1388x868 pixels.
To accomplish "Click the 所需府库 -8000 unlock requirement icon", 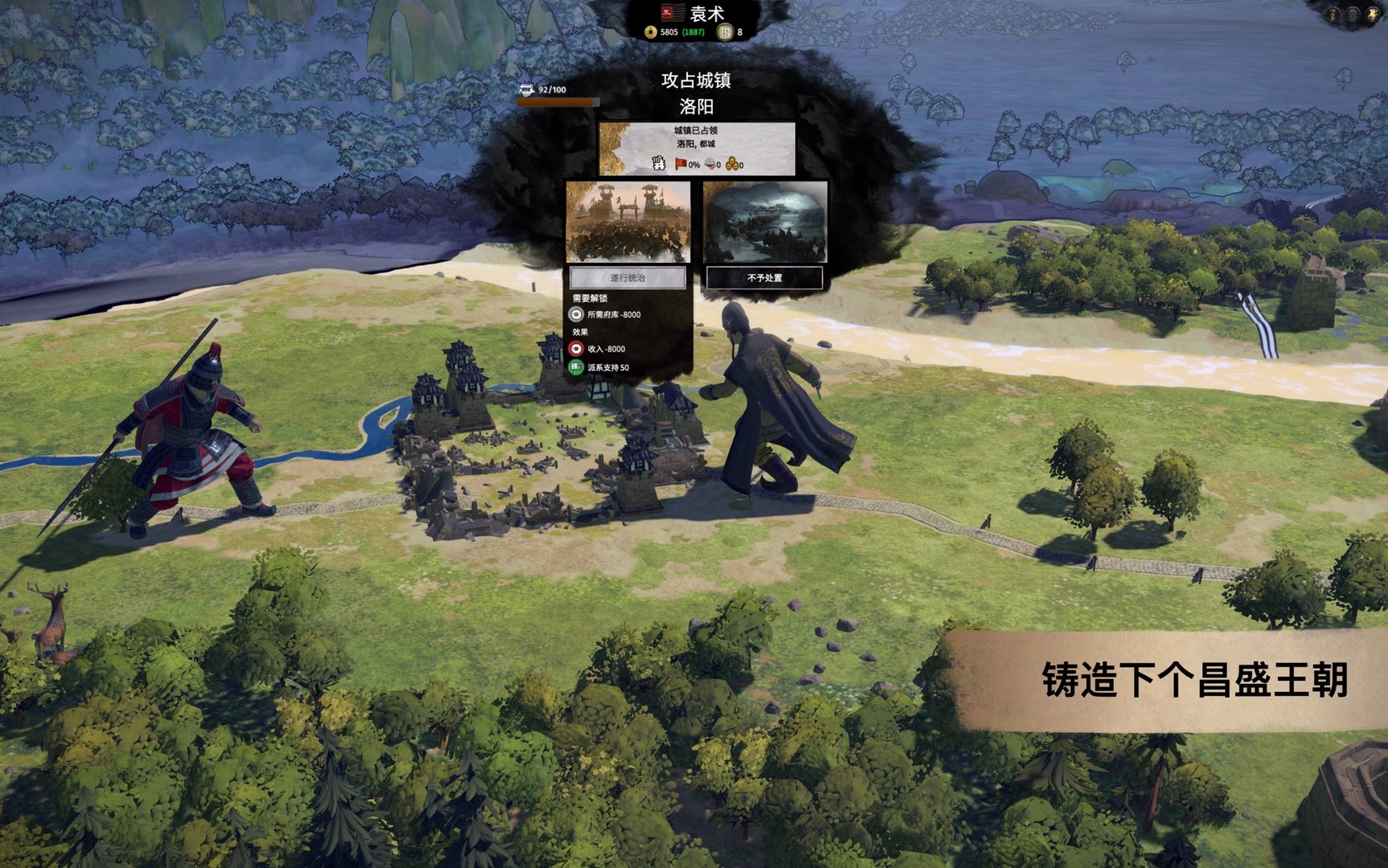I will click(x=575, y=315).
